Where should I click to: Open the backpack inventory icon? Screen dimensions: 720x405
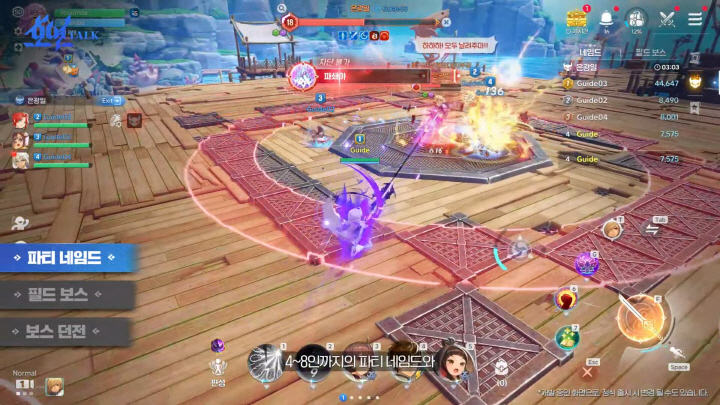[x=636, y=19]
